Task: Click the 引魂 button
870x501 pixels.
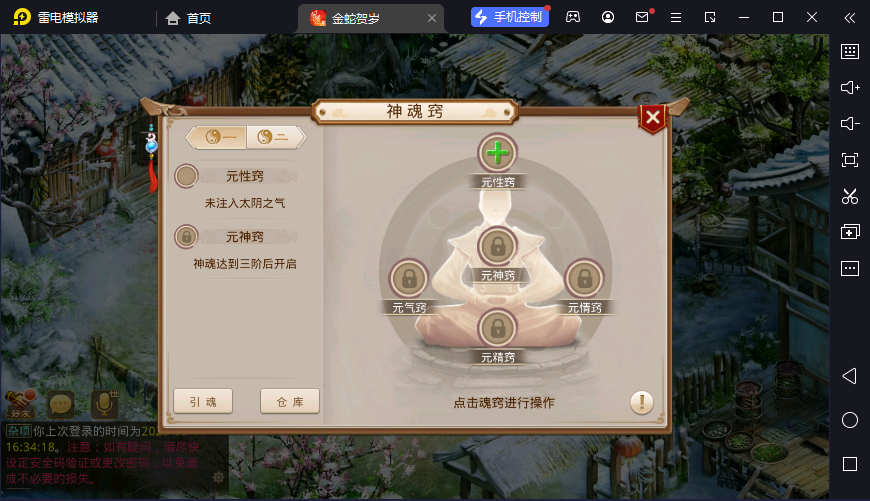Action: click(203, 401)
